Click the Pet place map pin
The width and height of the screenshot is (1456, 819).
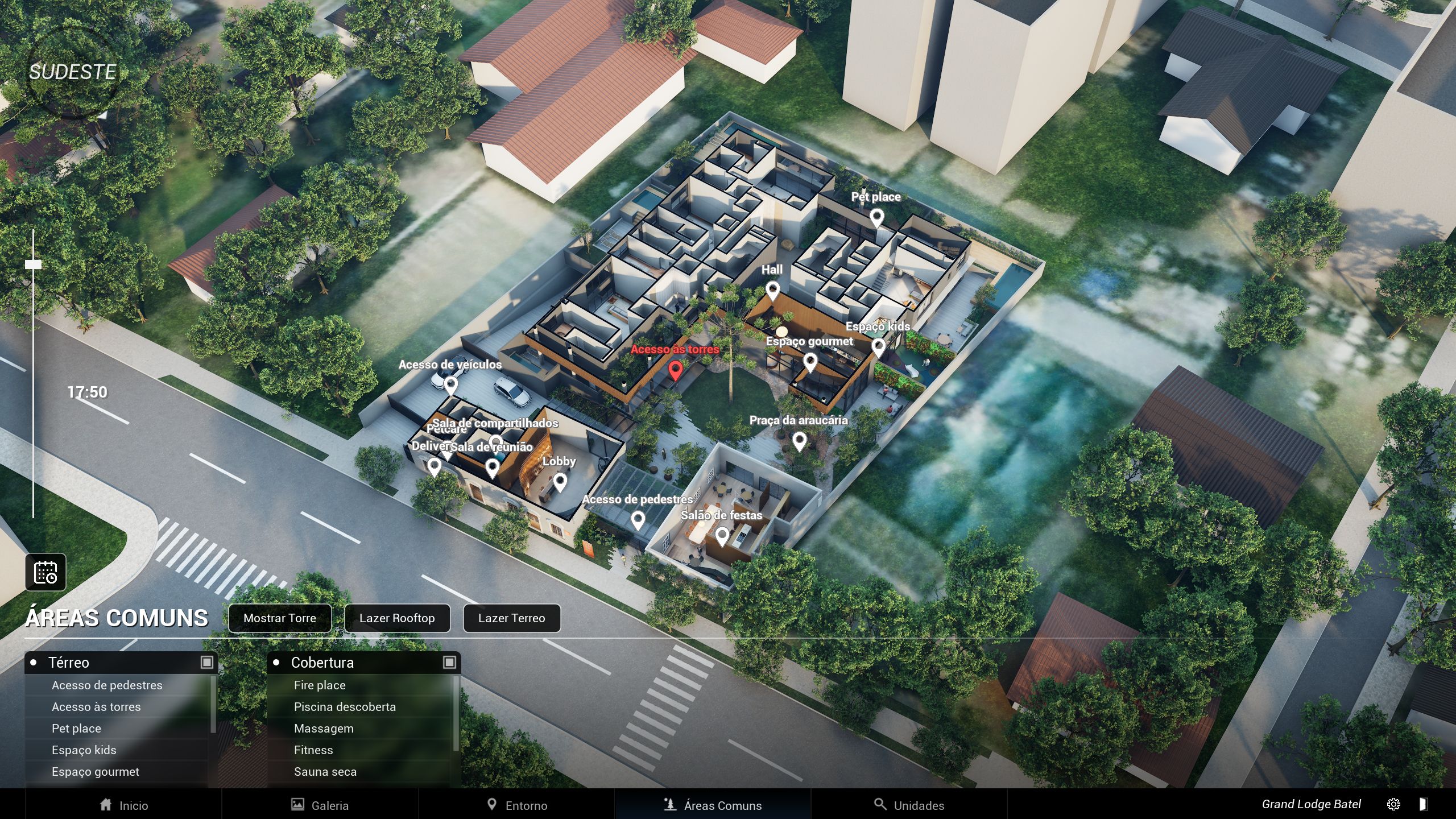click(876, 217)
